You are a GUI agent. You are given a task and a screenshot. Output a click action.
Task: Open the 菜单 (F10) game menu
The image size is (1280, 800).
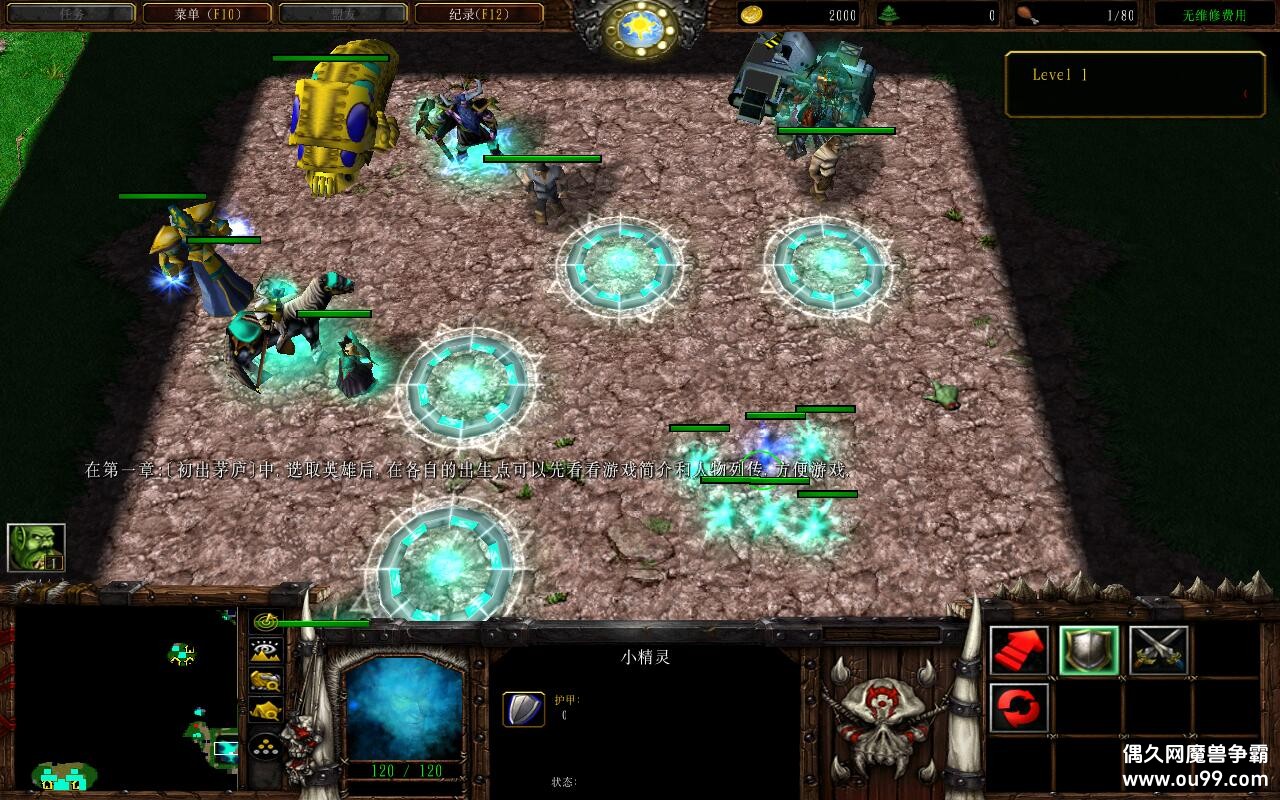[x=207, y=14]
